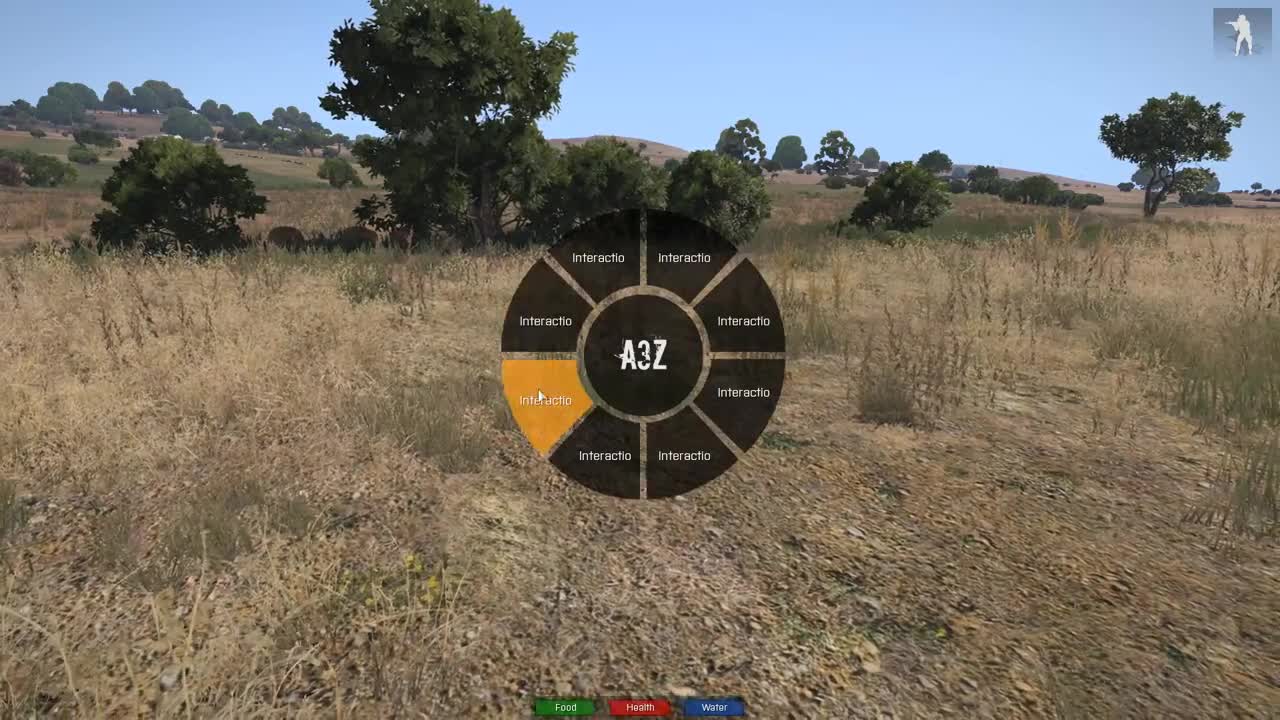Viewport: 1280px width, 720px height.
Task: Choose the upper-right Interactio option
Action: (743, 321)
